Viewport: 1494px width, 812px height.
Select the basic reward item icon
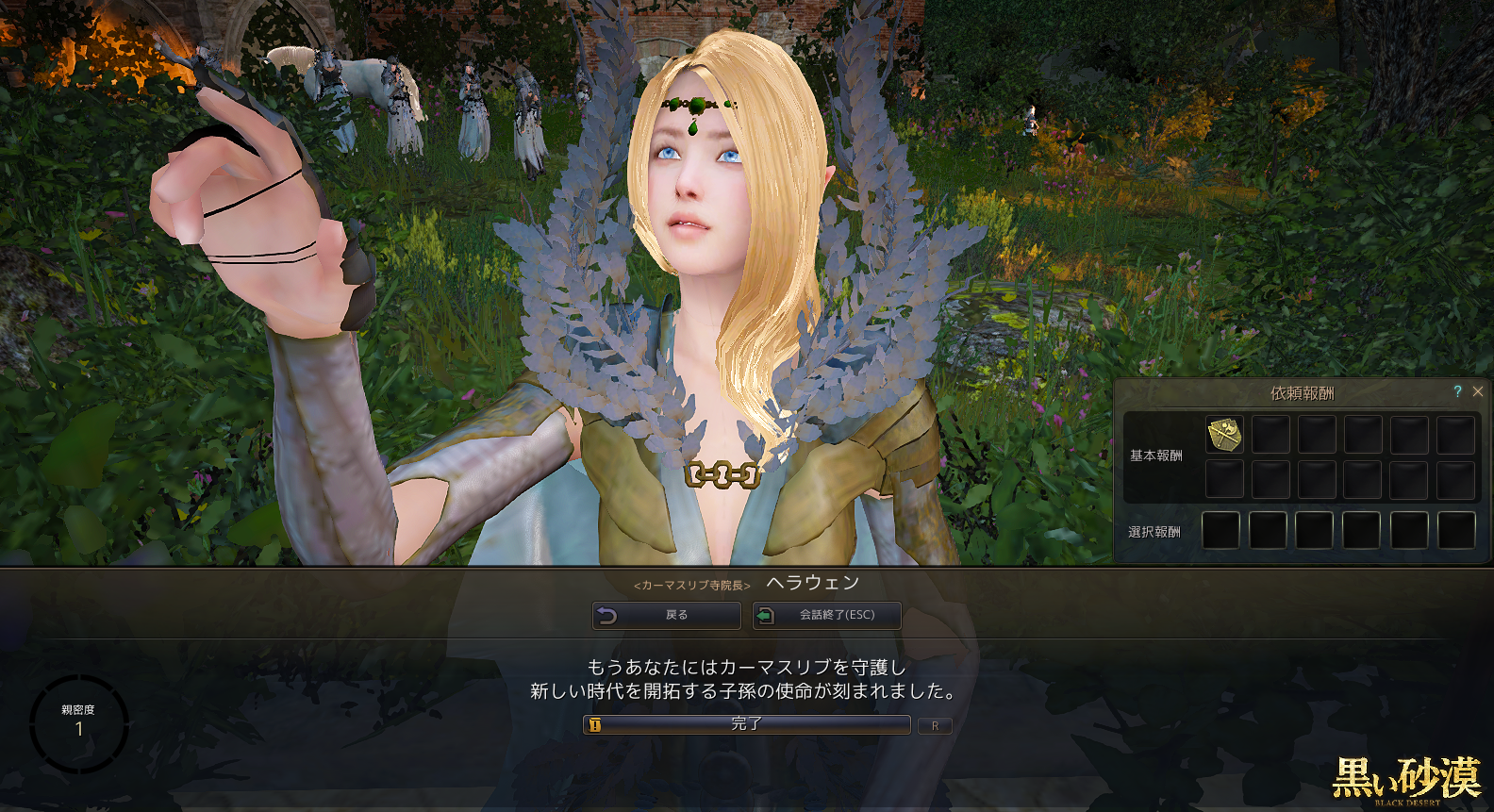pos(1224,435)
